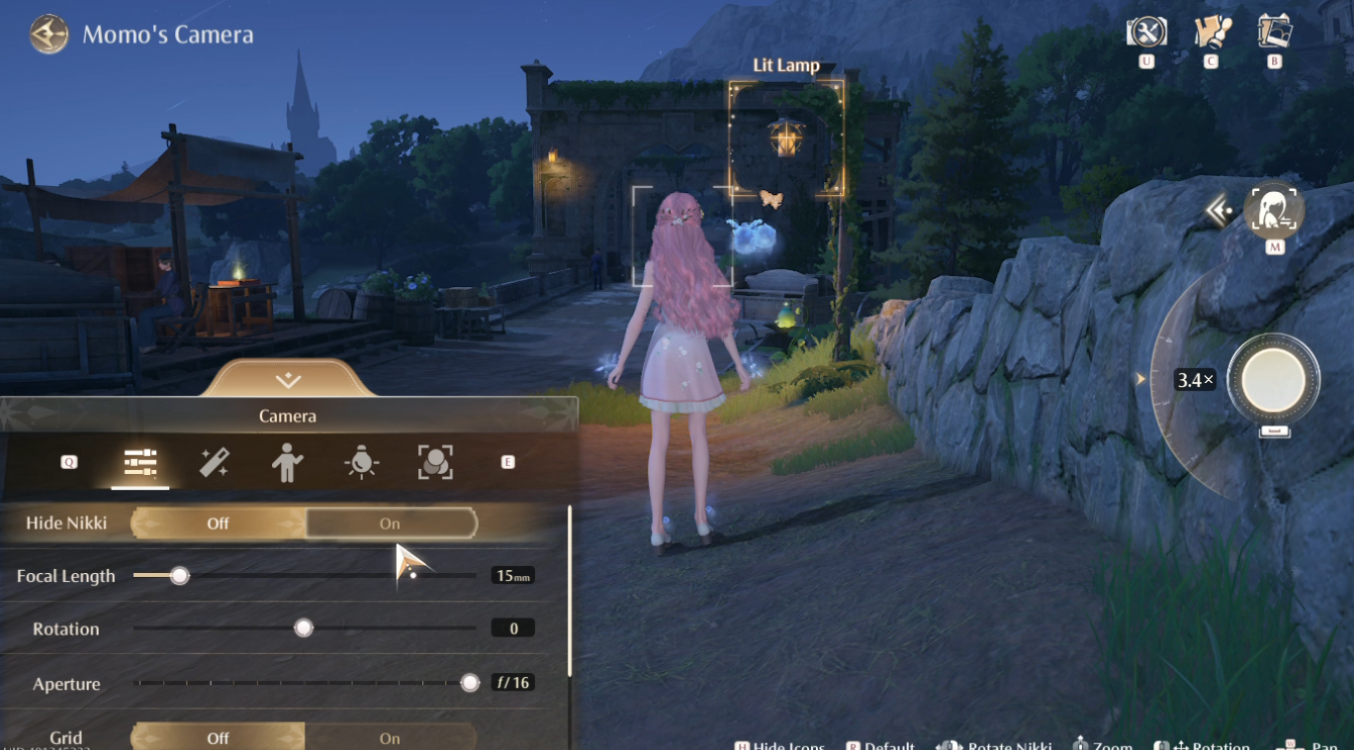This screenshot has width=1354, height=750.
Task: Open the map-and-stamp icon
Action: [x=1211, y=32]
